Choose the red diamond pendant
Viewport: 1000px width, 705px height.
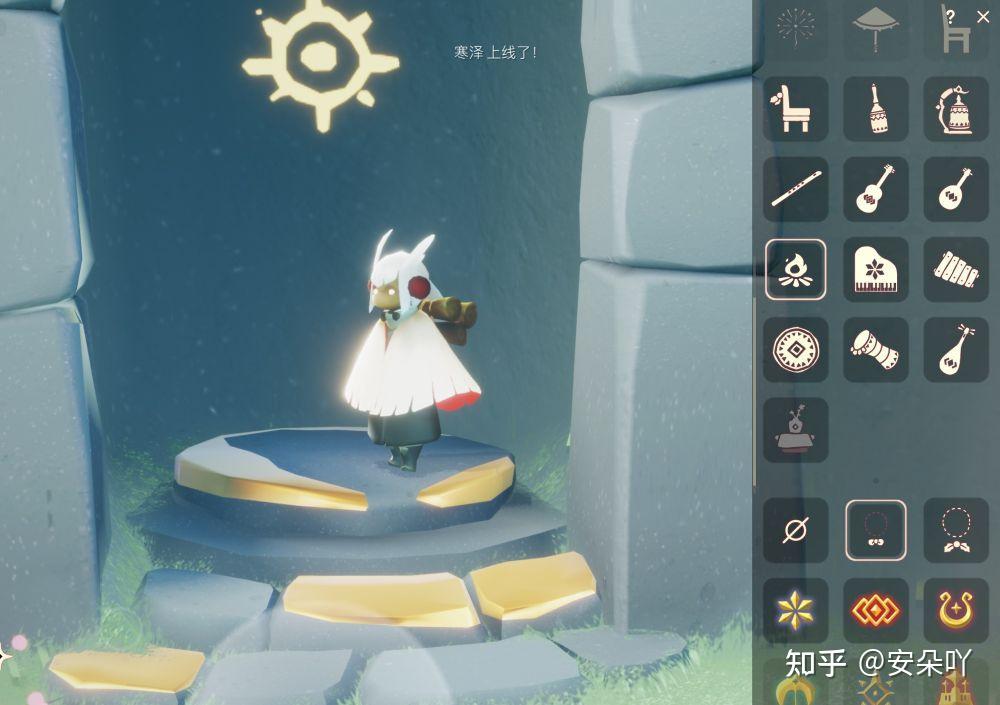(x=876, y=610)
